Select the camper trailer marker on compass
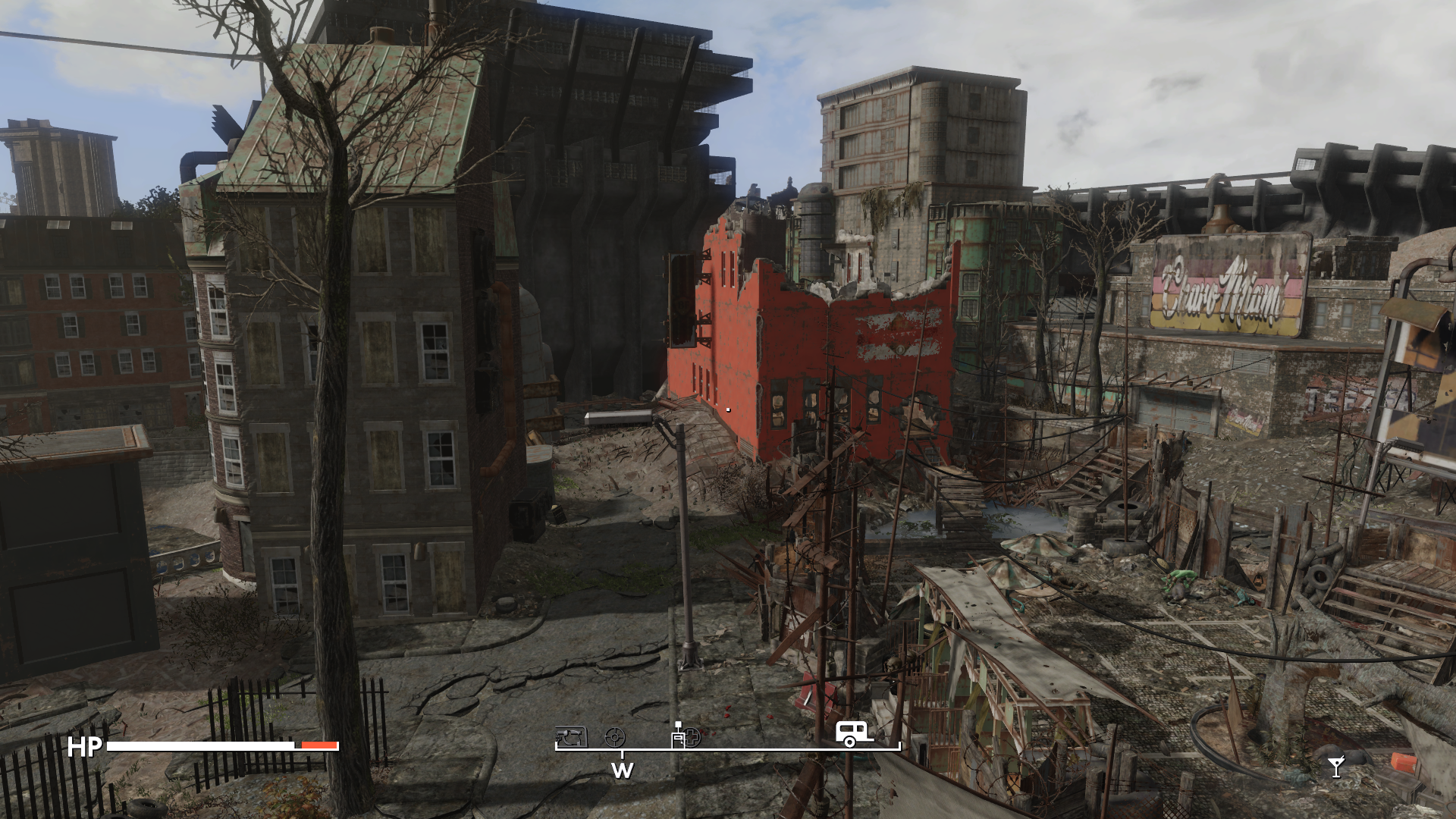 [x=853, y=733]
